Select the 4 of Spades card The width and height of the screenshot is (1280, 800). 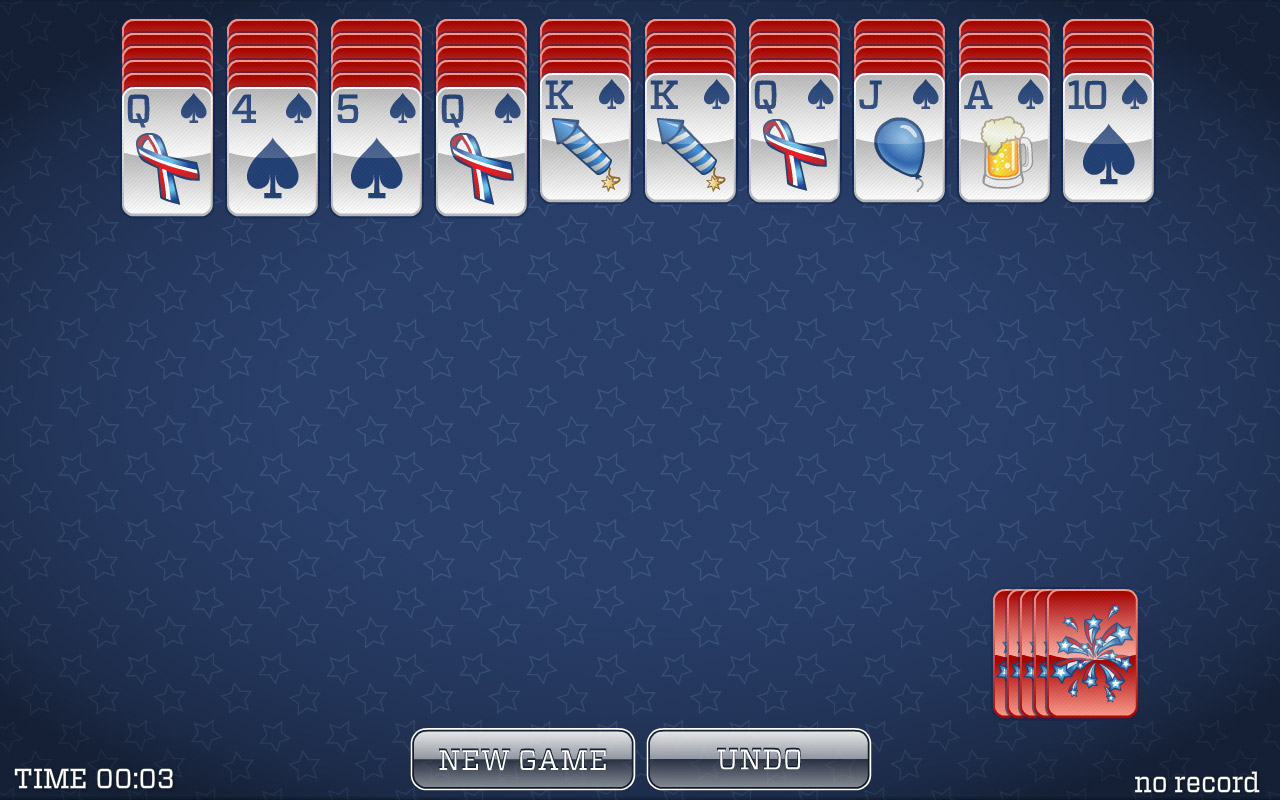tap(272, 150)
